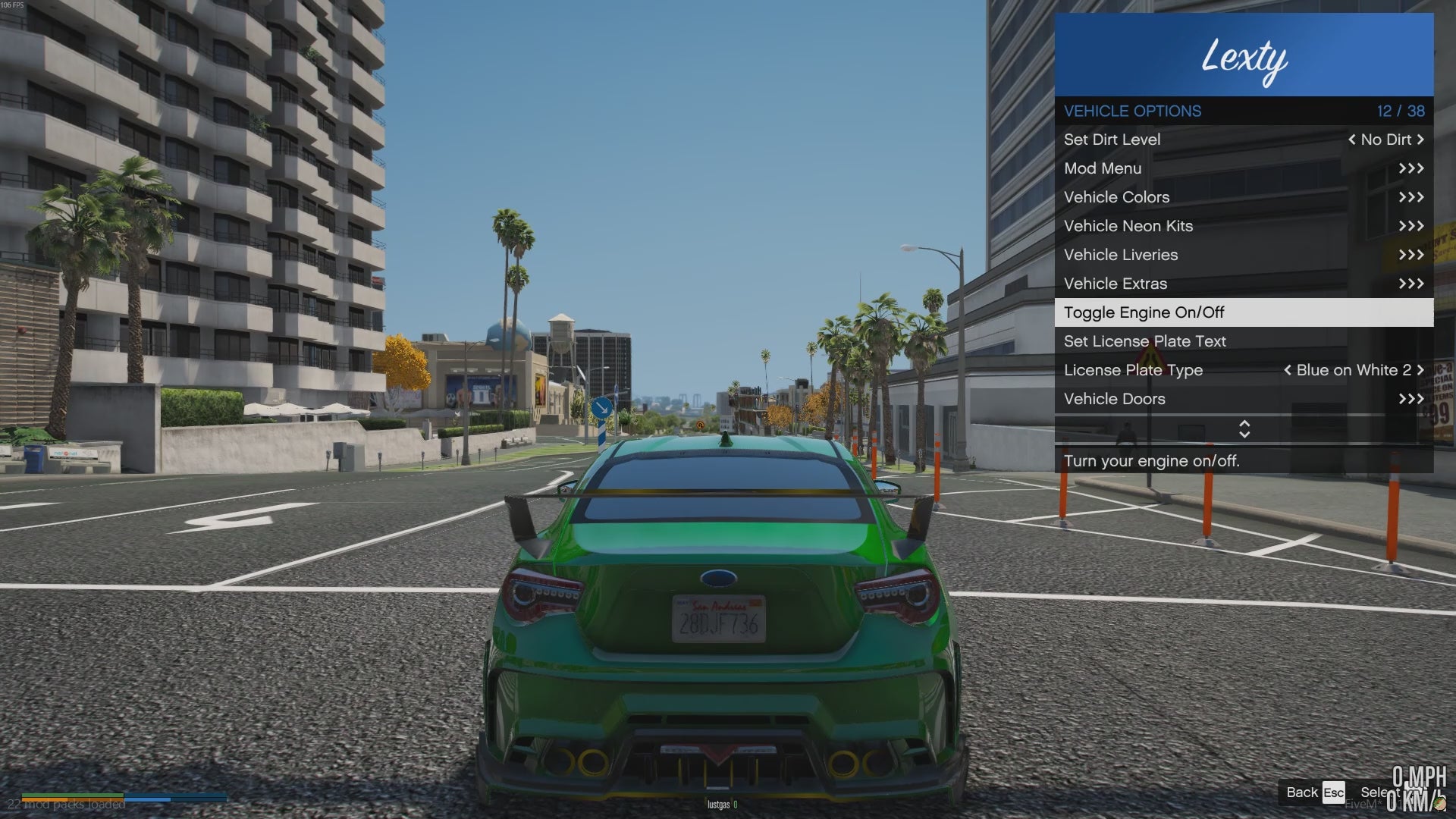Choose next License Plate Type with right arrow
Image resolution: width=1456 pixels, height=819 pixels.
(x=1420, y=370)
